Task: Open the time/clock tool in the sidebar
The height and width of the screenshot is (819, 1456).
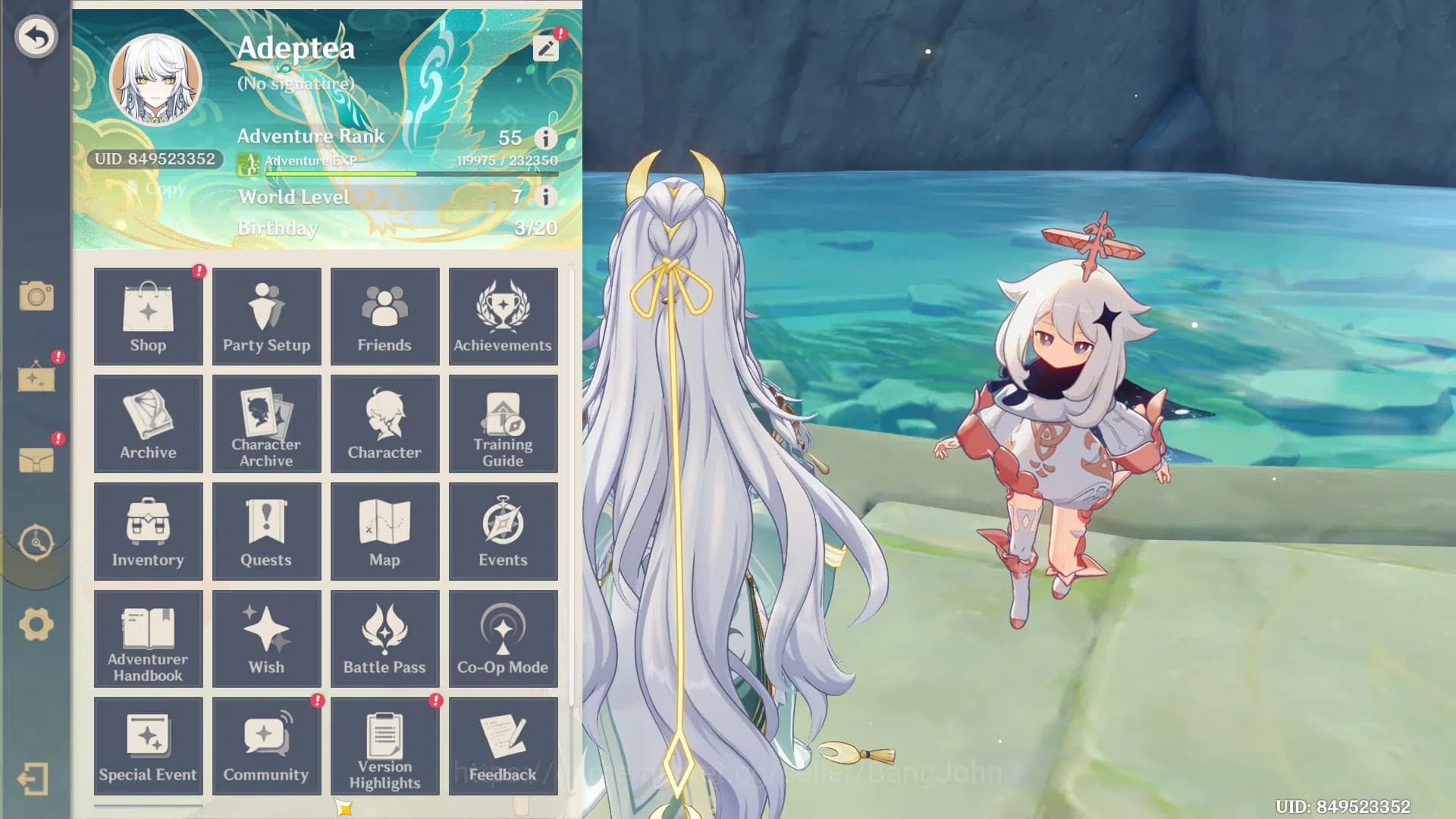Action: click(37, 542)
